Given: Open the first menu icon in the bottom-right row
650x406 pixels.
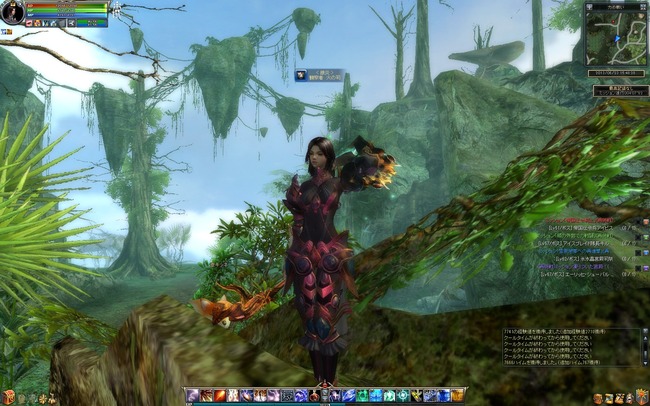Looking at the screenshot, I should pos(597,398).
